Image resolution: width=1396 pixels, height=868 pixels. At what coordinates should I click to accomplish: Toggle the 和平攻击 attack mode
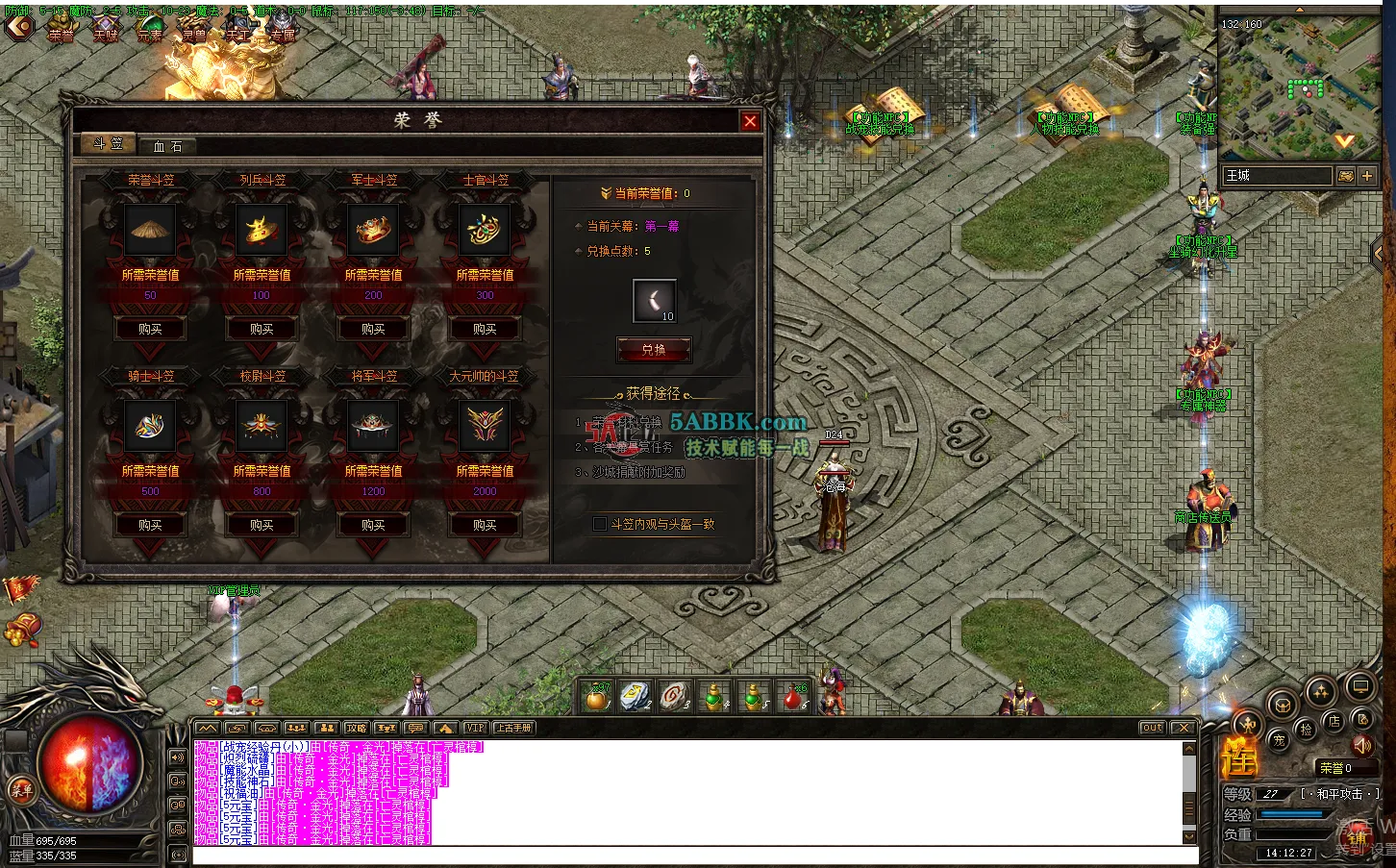(1338, 794)
